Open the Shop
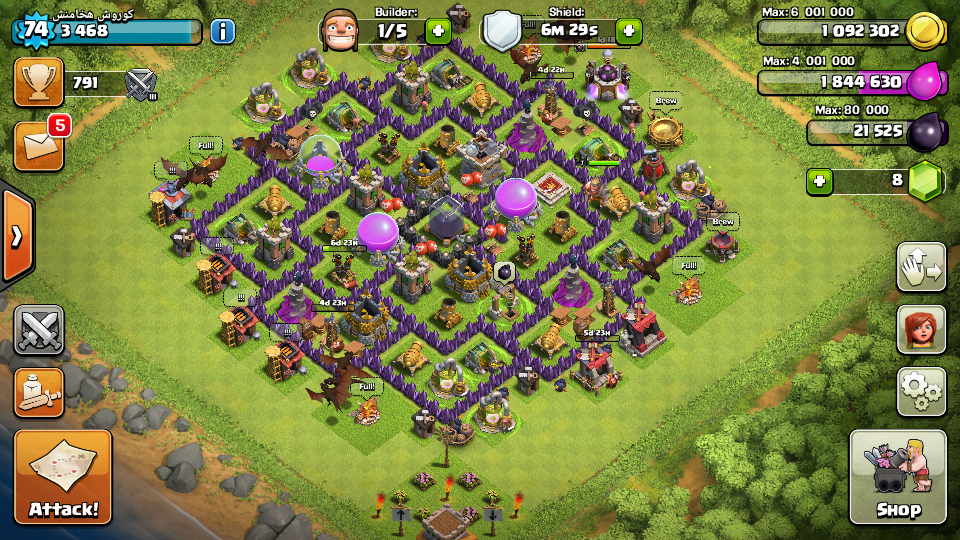Screen dimensions: 960x540 coord(898,478)
